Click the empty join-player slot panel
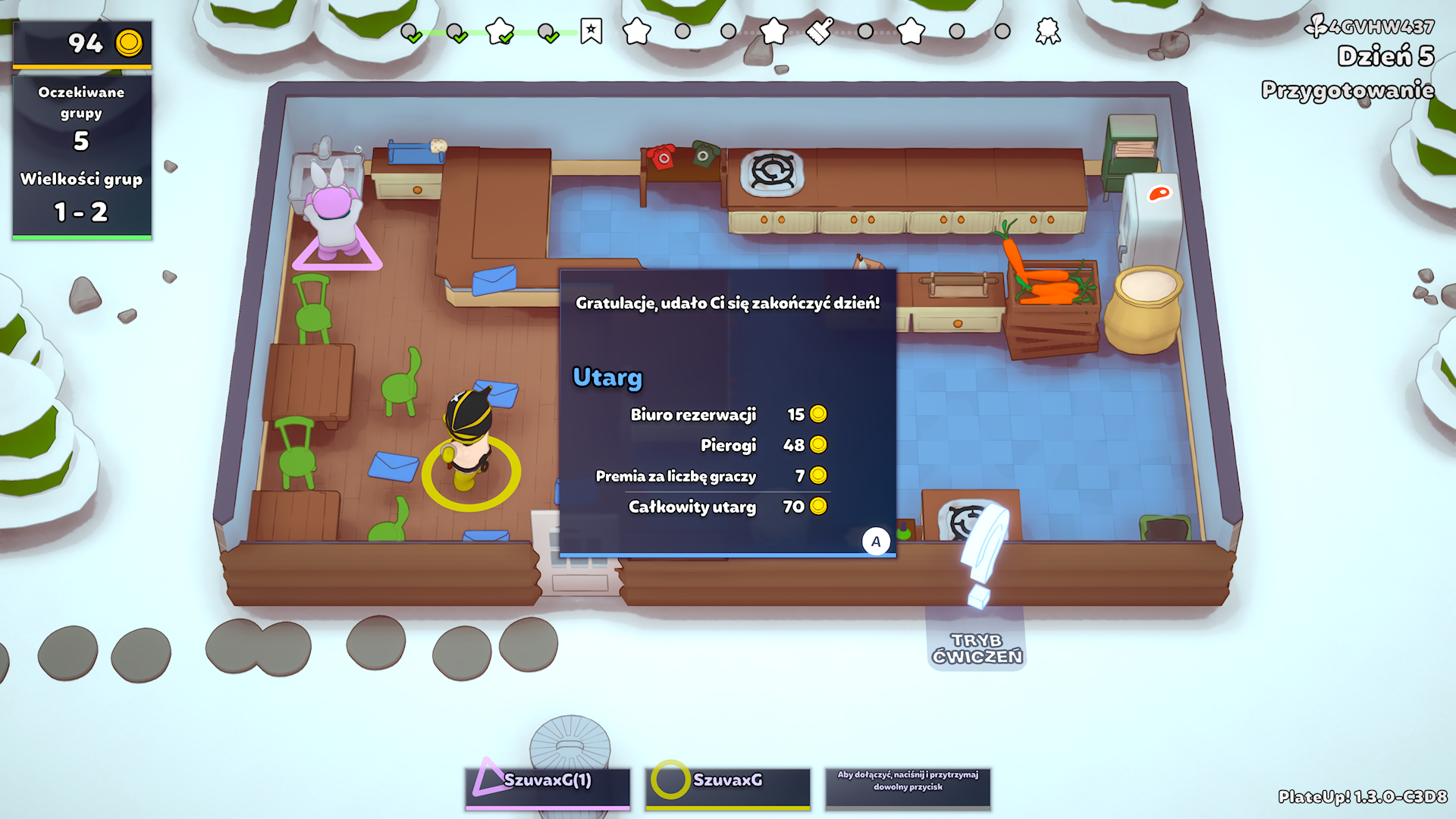This screenshot has height=819, width=1456. coord(908,787)
